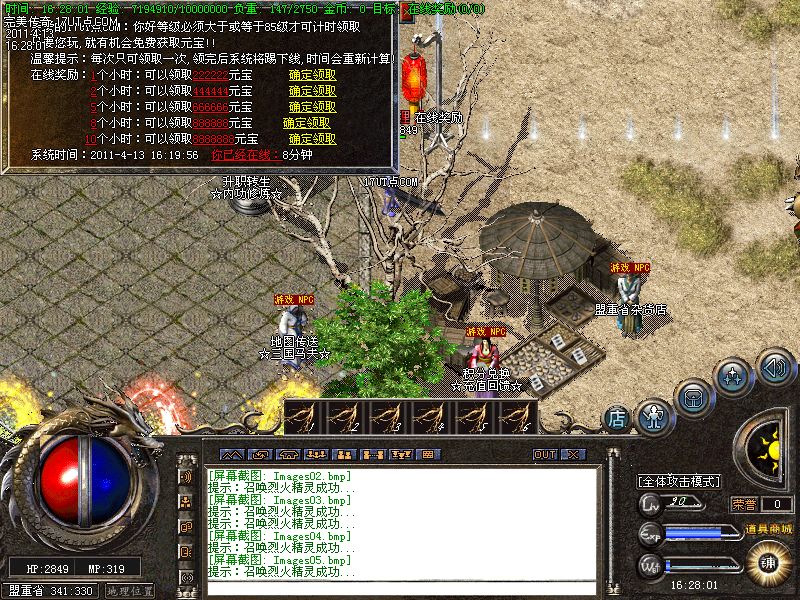Open the character status figure icon

(654, 412)
